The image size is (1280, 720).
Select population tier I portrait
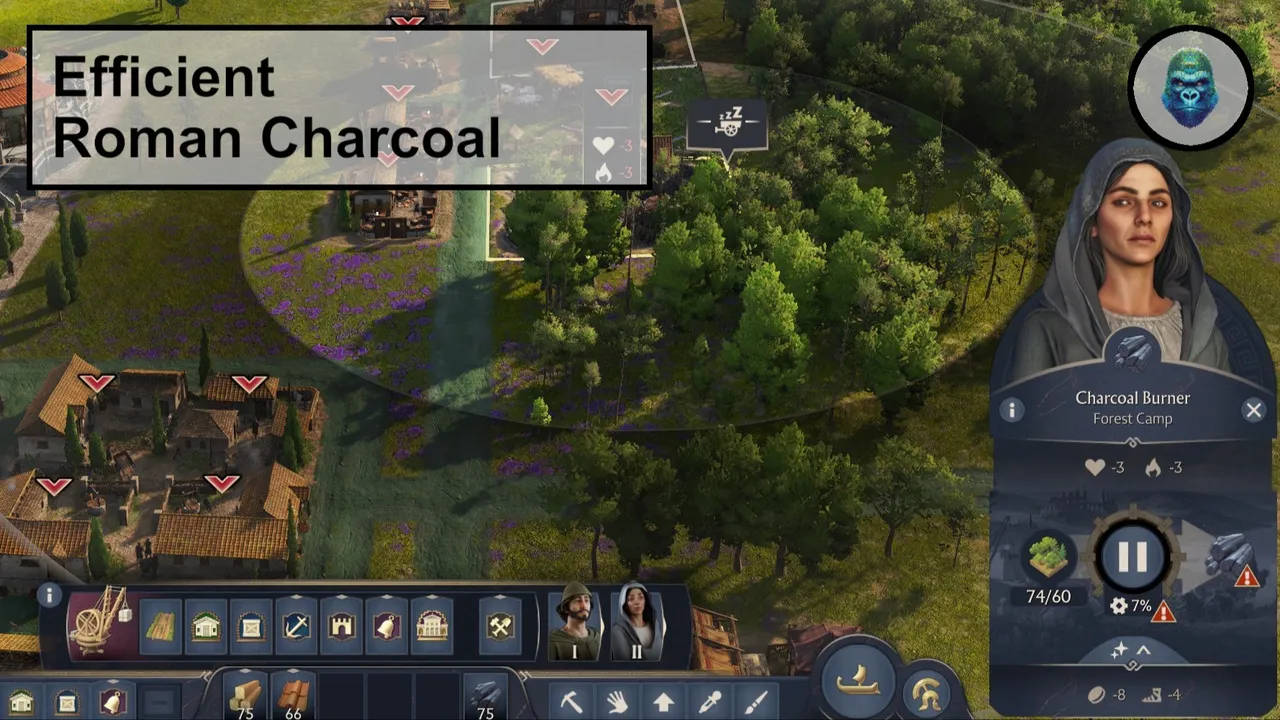coord(574,622)
